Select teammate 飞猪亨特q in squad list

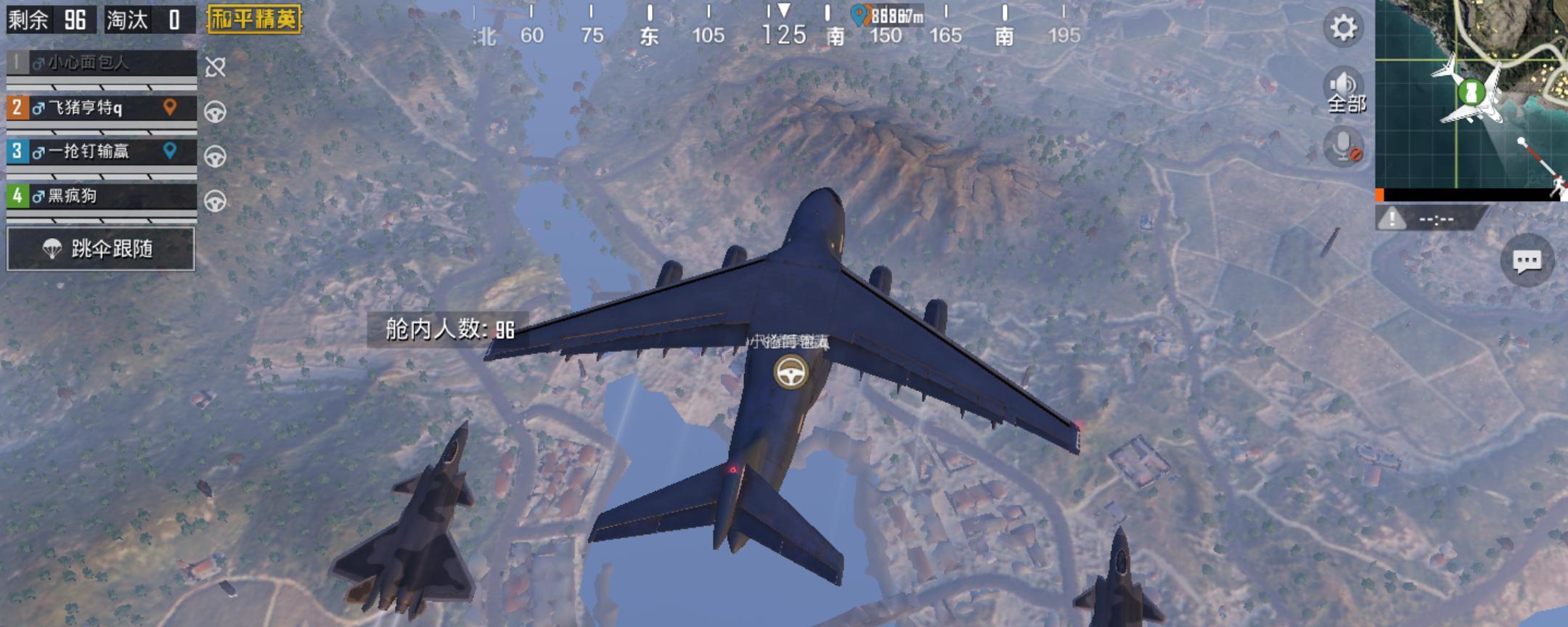click(x=102, y=108)
